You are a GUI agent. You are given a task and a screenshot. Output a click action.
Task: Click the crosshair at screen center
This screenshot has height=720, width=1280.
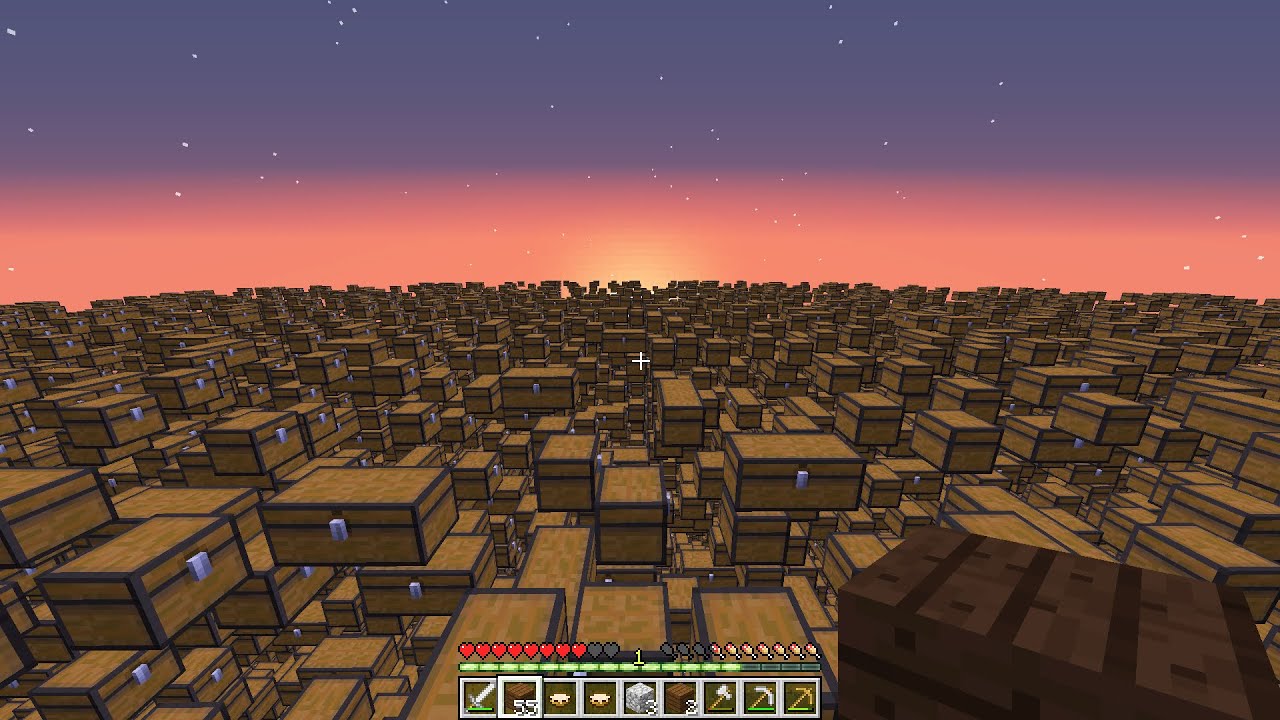[640, 360]
